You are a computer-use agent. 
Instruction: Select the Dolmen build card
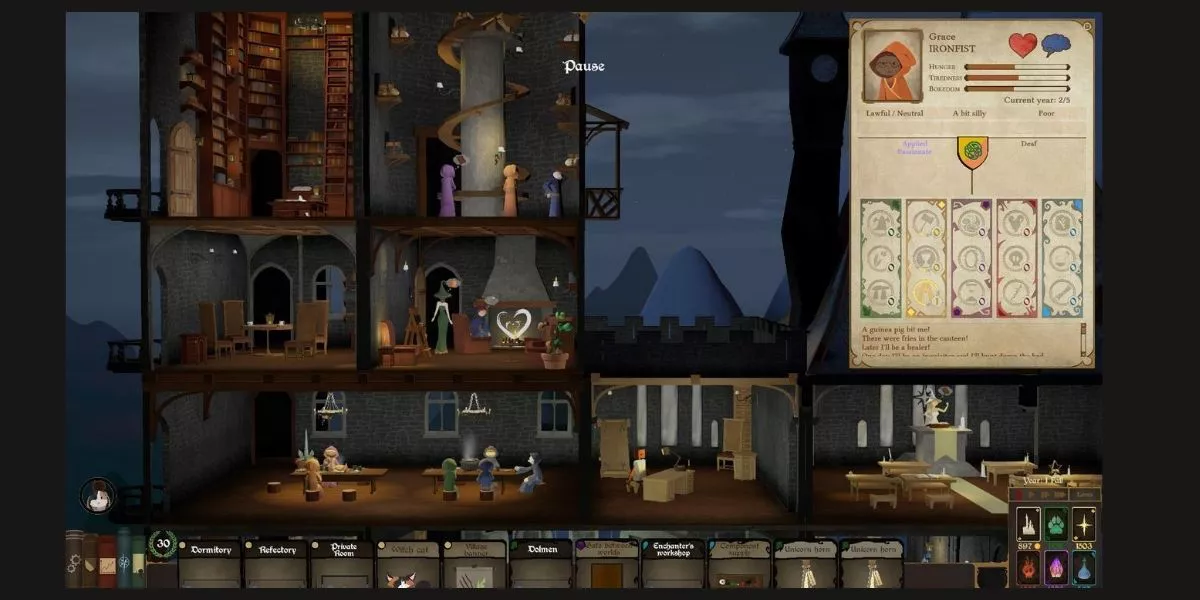tap(540, 564)
